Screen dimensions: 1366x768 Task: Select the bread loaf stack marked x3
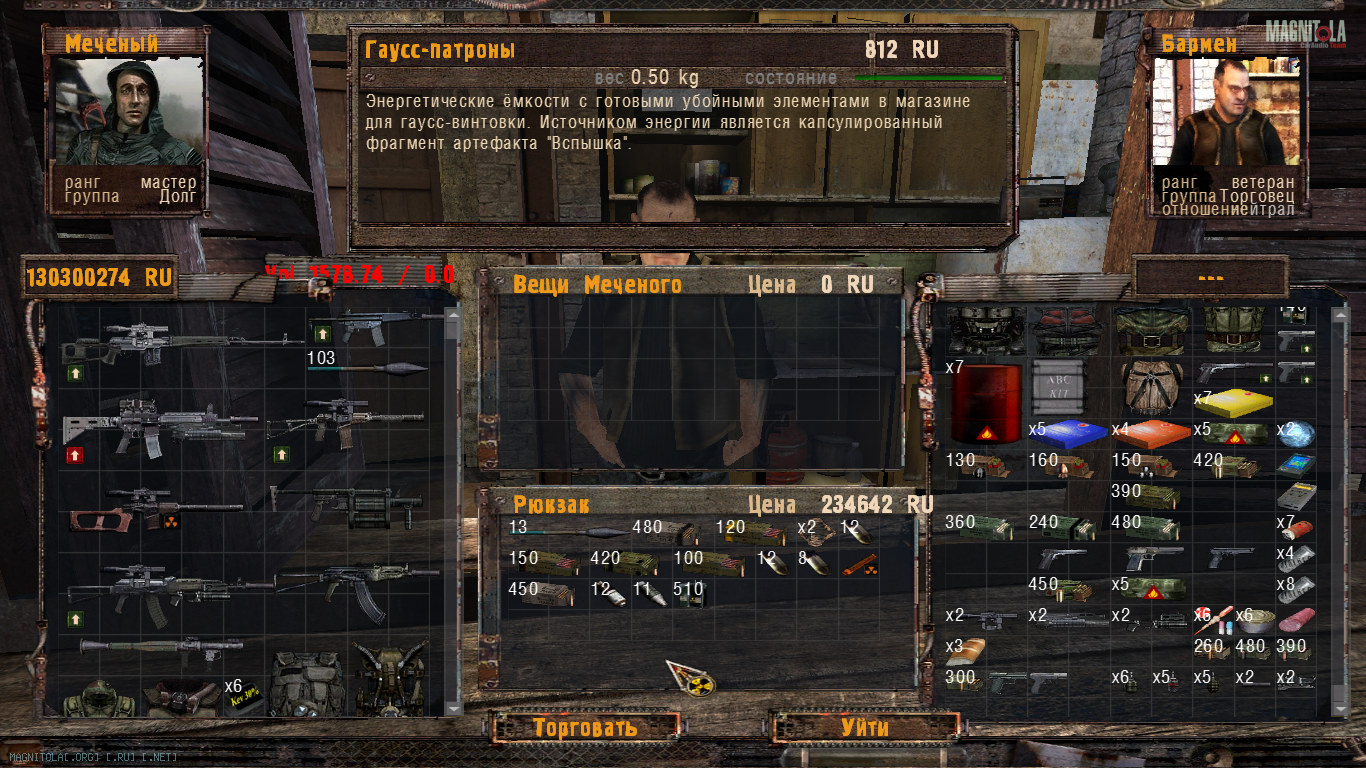click(966, 651)
